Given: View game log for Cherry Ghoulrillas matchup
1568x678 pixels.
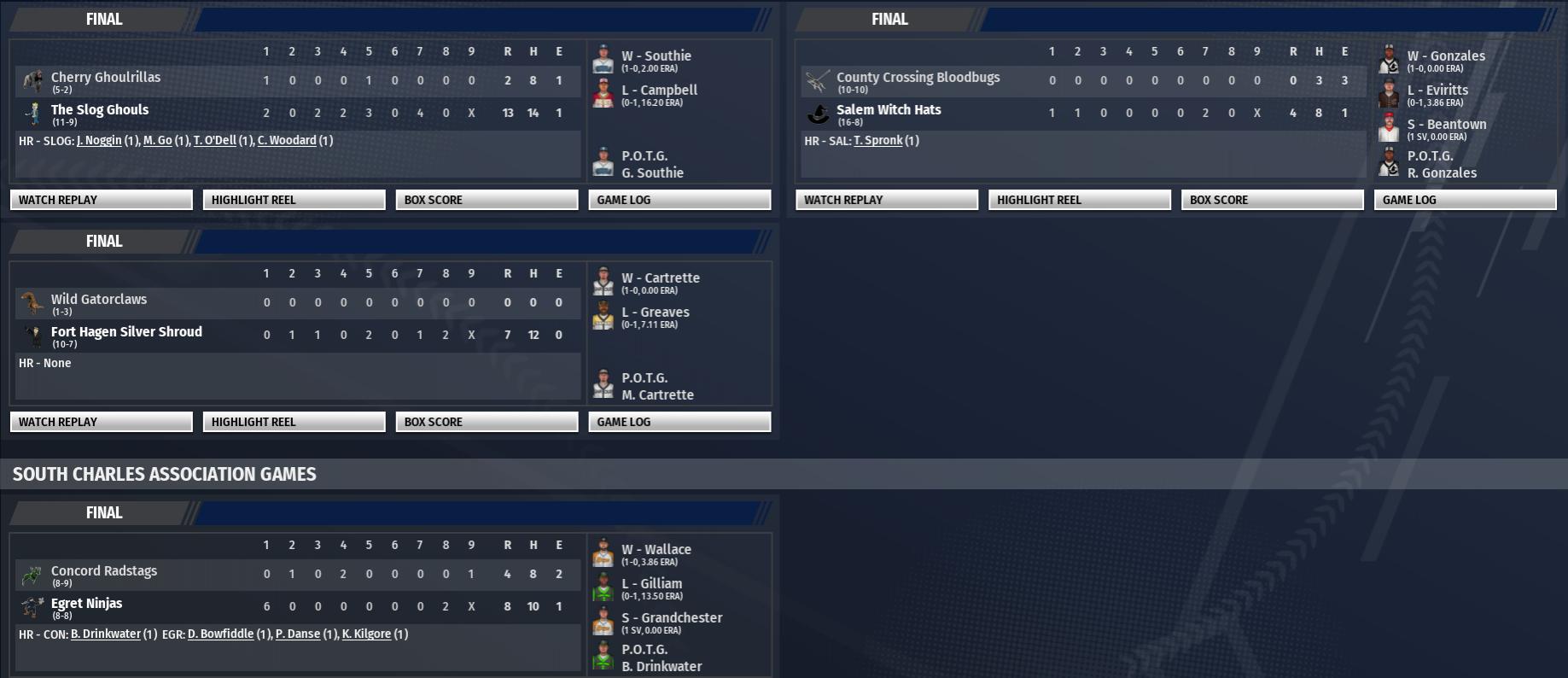Looking at the screenshot, I should coord(679,200).
